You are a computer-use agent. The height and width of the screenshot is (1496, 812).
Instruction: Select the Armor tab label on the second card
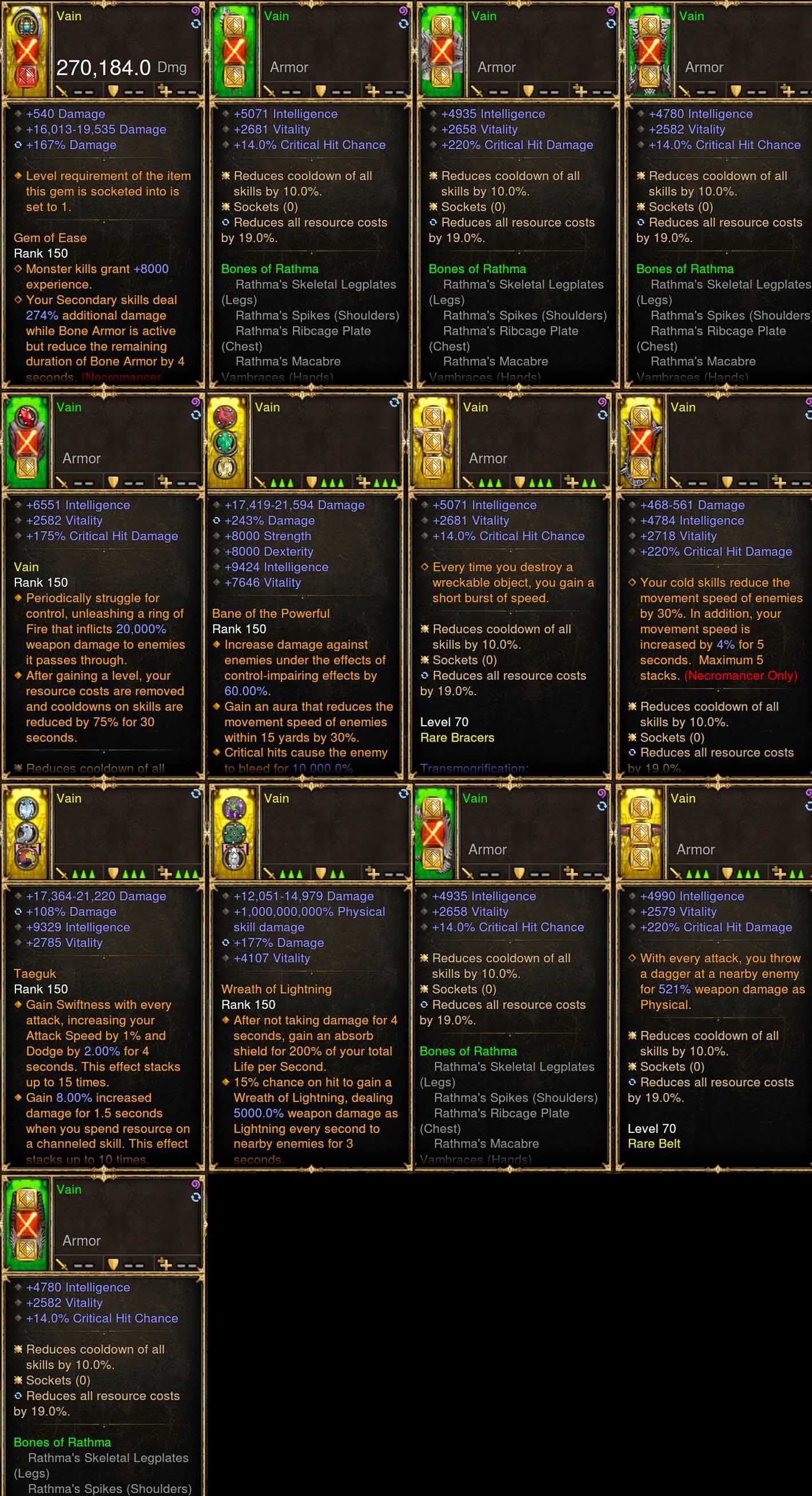[x=289, y=67]
